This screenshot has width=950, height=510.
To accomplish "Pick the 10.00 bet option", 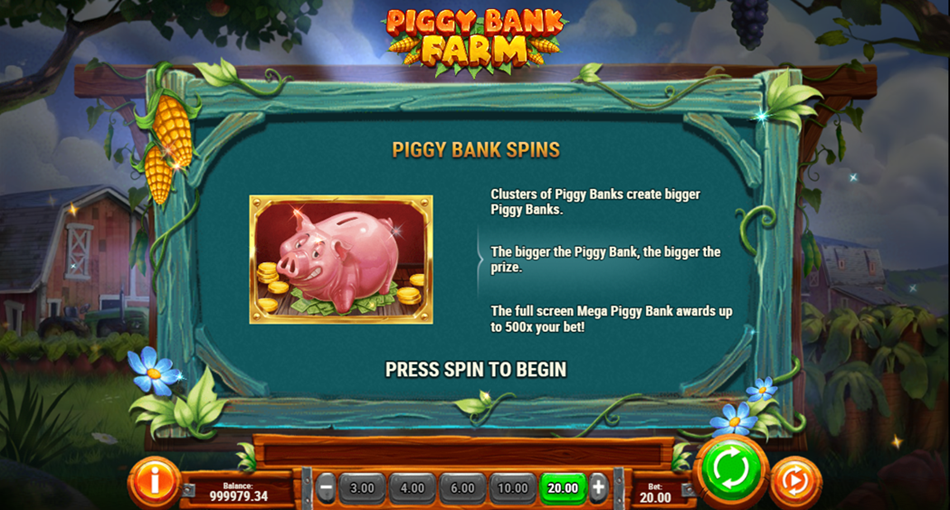I will (512, 488).
